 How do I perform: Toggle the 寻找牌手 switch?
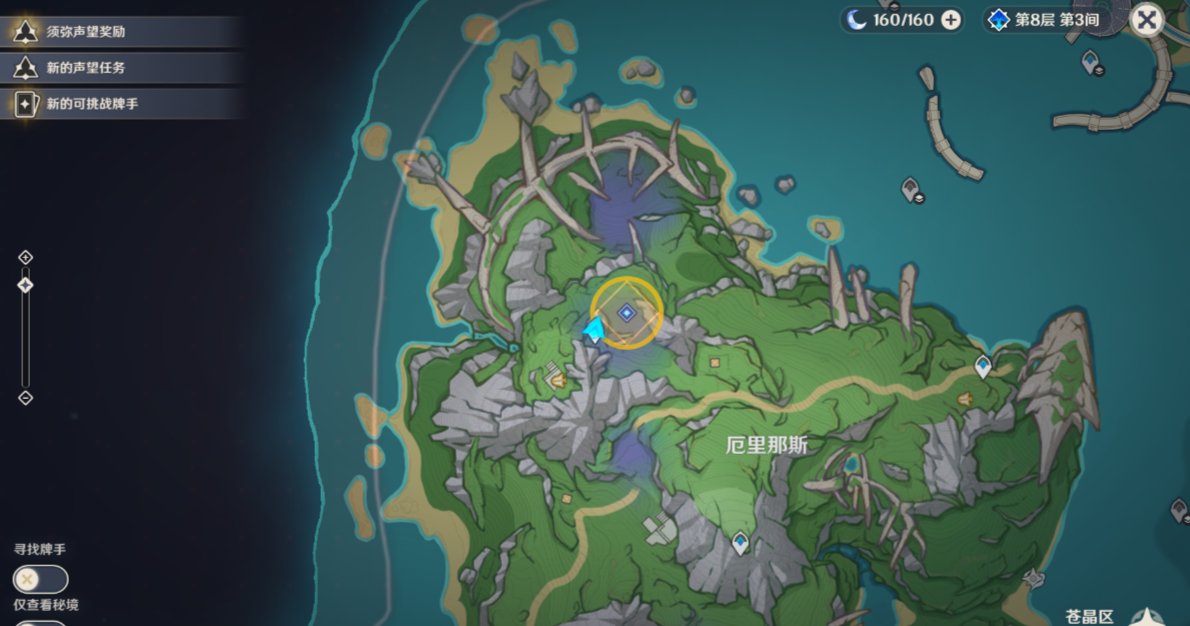coord(40,579)
